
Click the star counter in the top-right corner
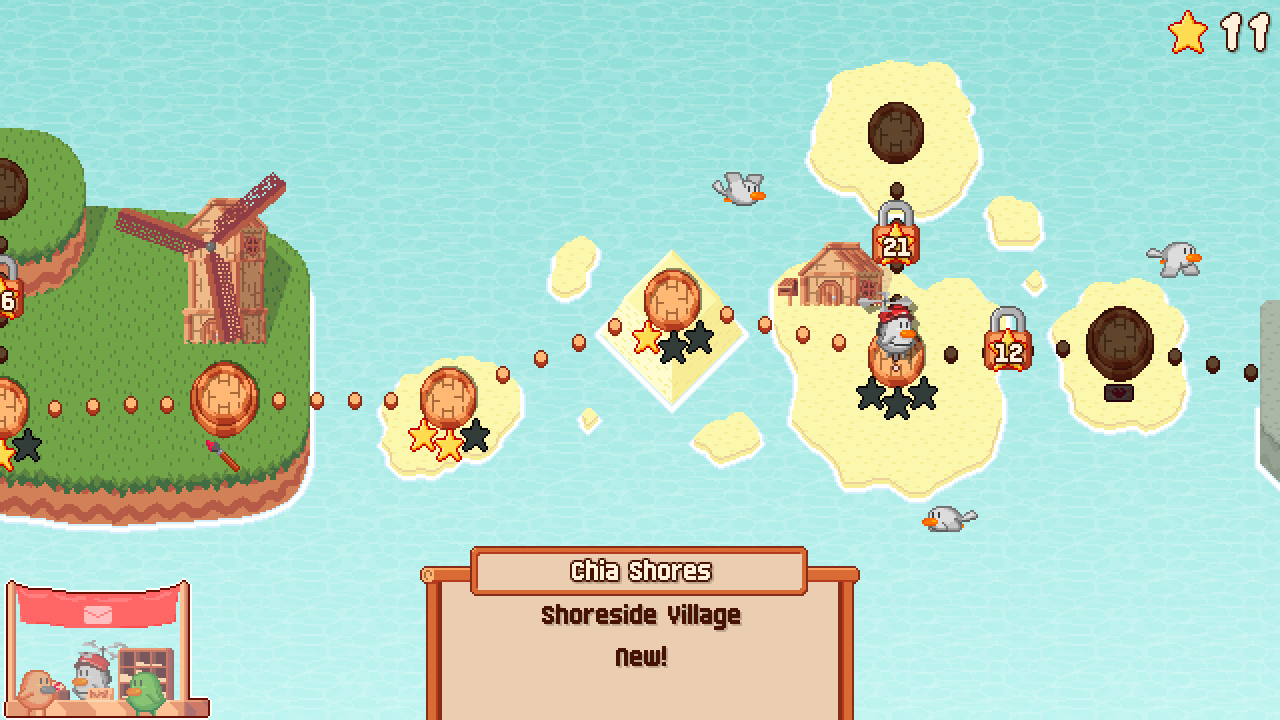pyautogui.click(x=1210, y=31)
